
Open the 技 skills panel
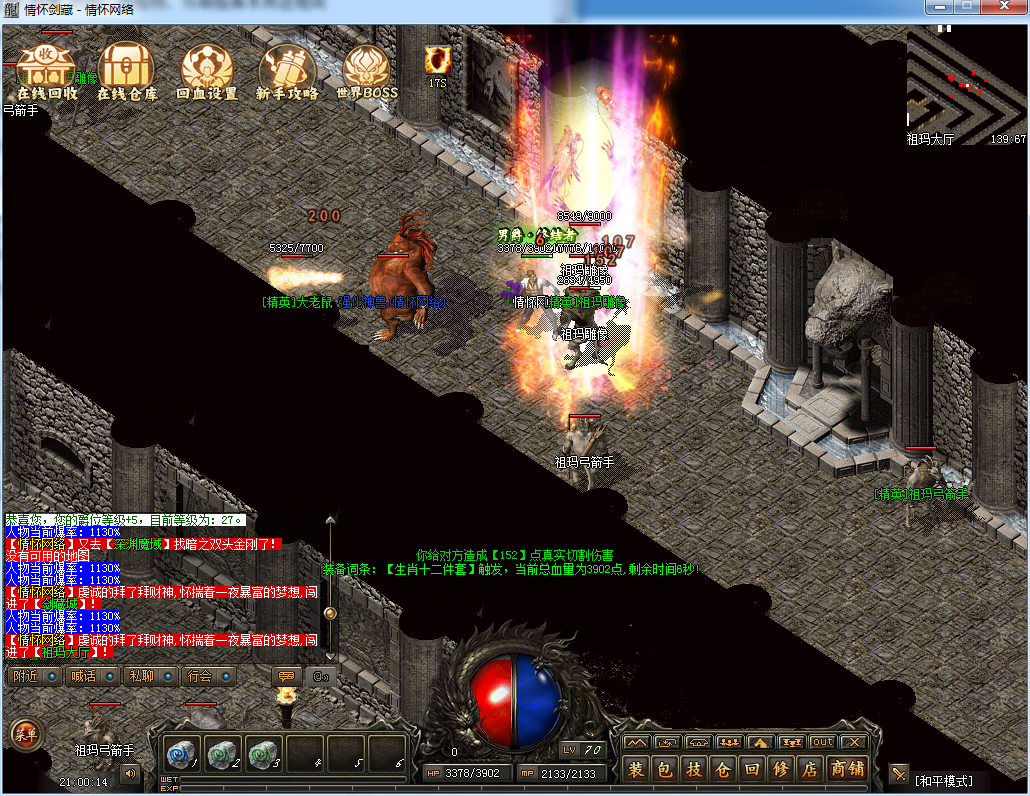click(694, 769)
